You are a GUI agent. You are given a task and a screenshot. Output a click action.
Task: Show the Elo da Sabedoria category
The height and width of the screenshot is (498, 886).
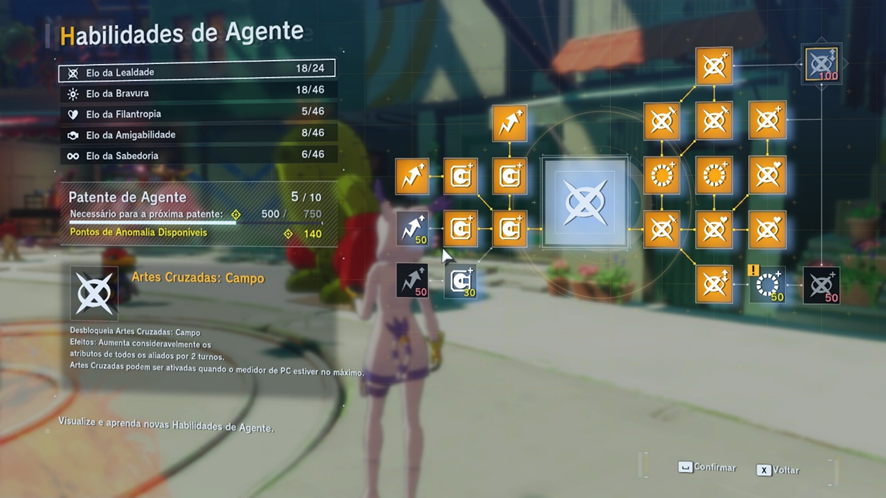point(197,156)
